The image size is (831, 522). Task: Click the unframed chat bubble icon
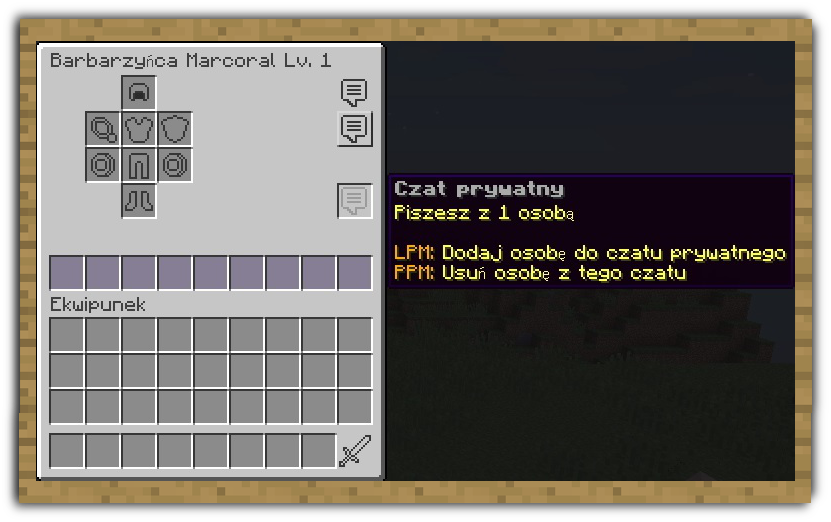tap(354, 93)
